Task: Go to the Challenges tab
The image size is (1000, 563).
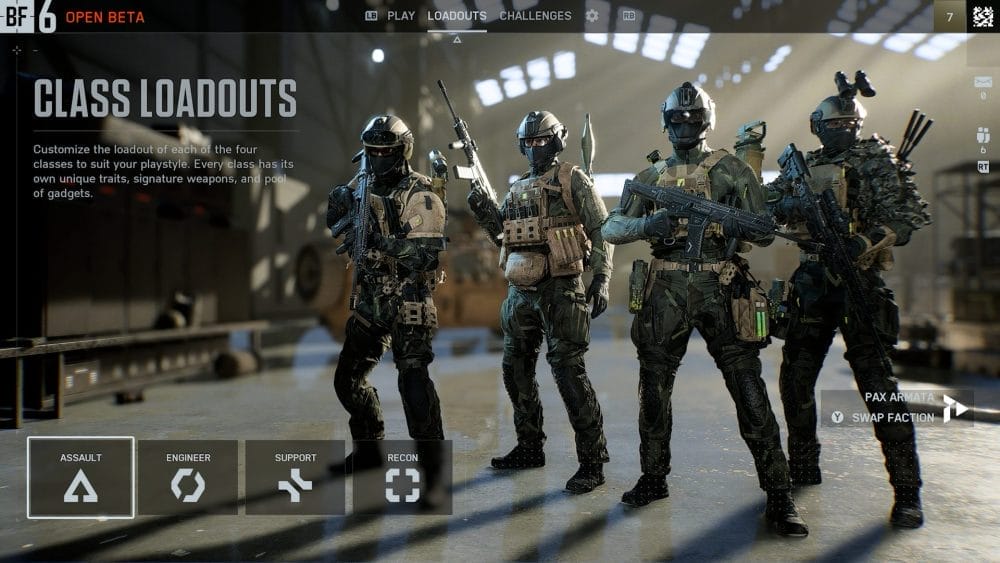Action: [x=535, y=16]
